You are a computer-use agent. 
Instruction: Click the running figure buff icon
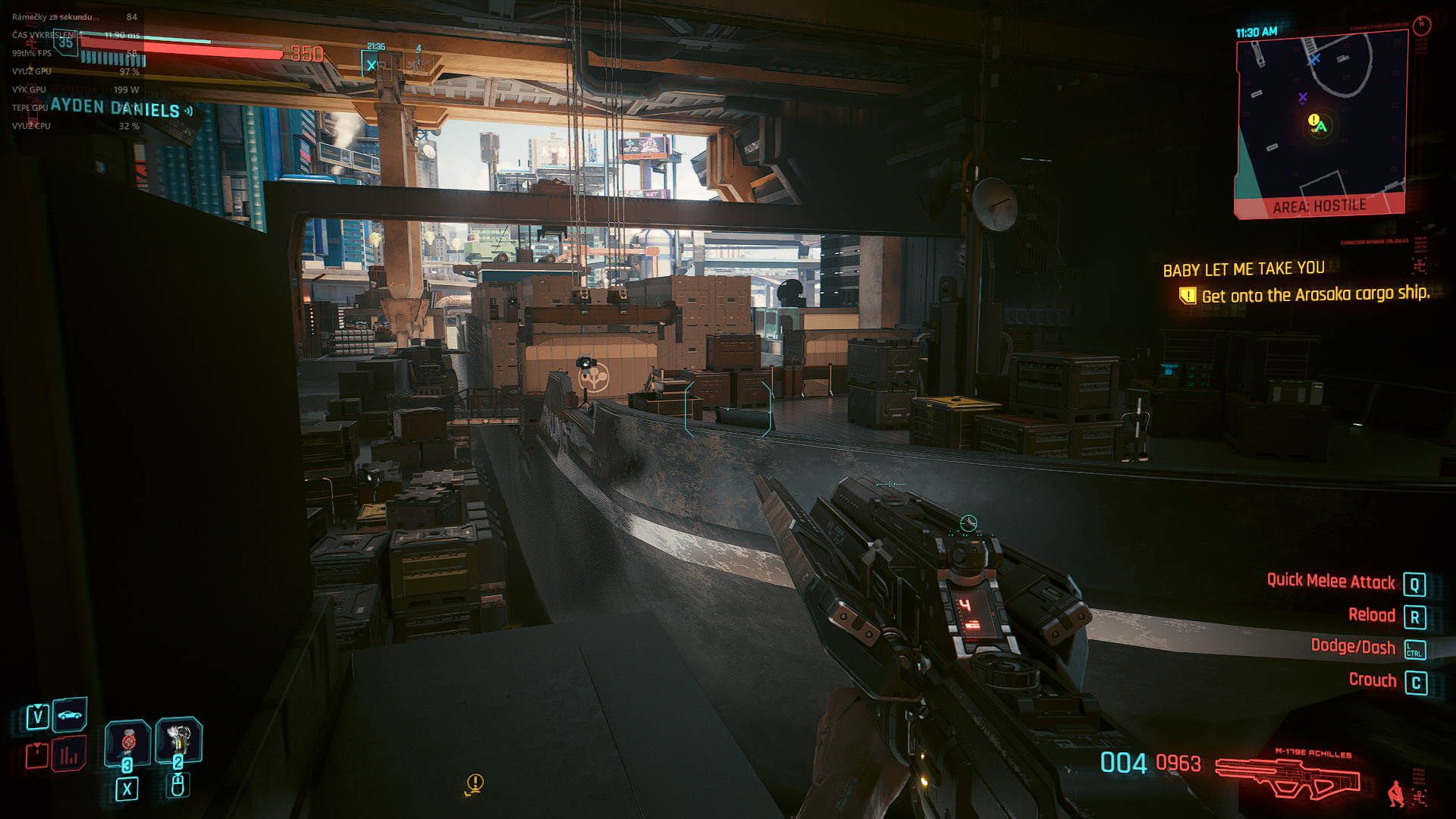(x=418, y=64)
